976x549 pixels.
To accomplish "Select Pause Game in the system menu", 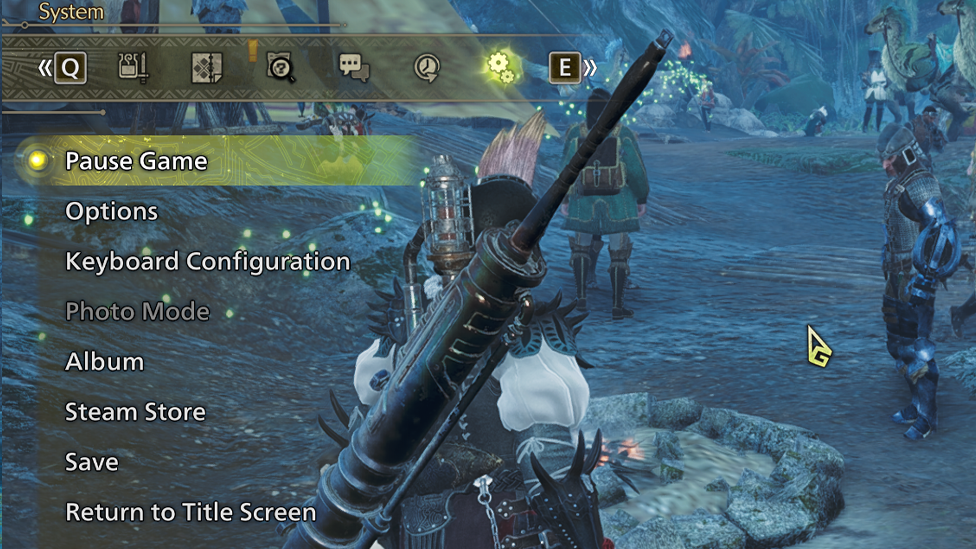I will coord(136,161).
